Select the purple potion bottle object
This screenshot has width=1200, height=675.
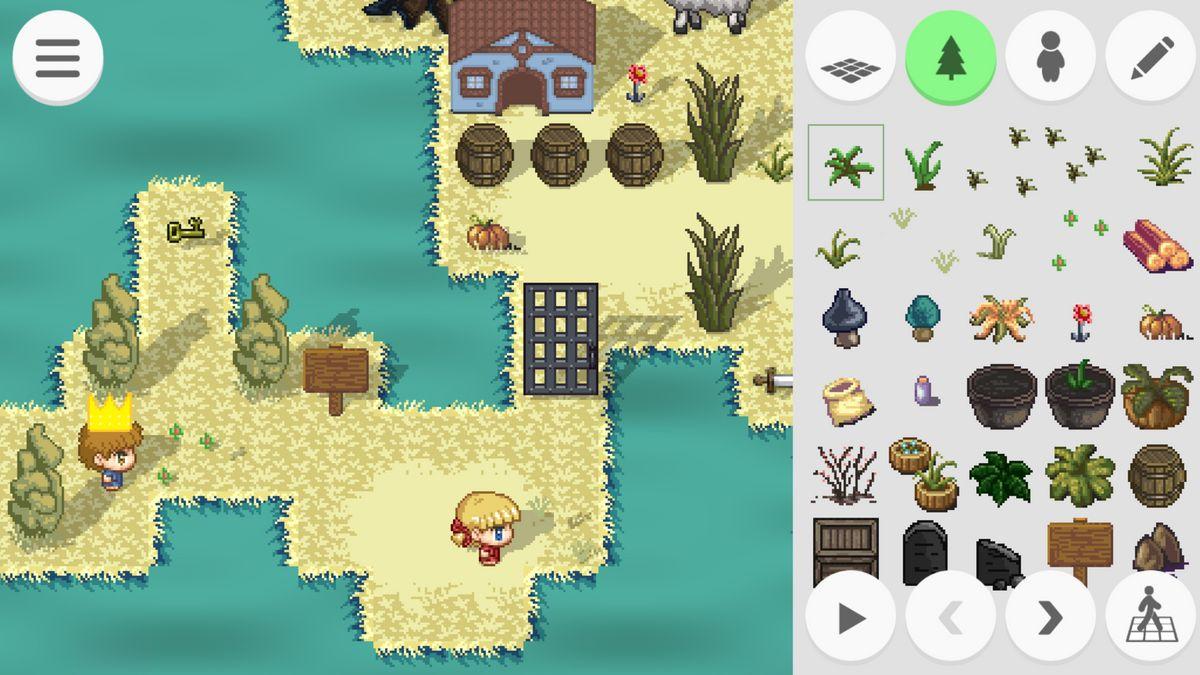(x=923, y=391)
